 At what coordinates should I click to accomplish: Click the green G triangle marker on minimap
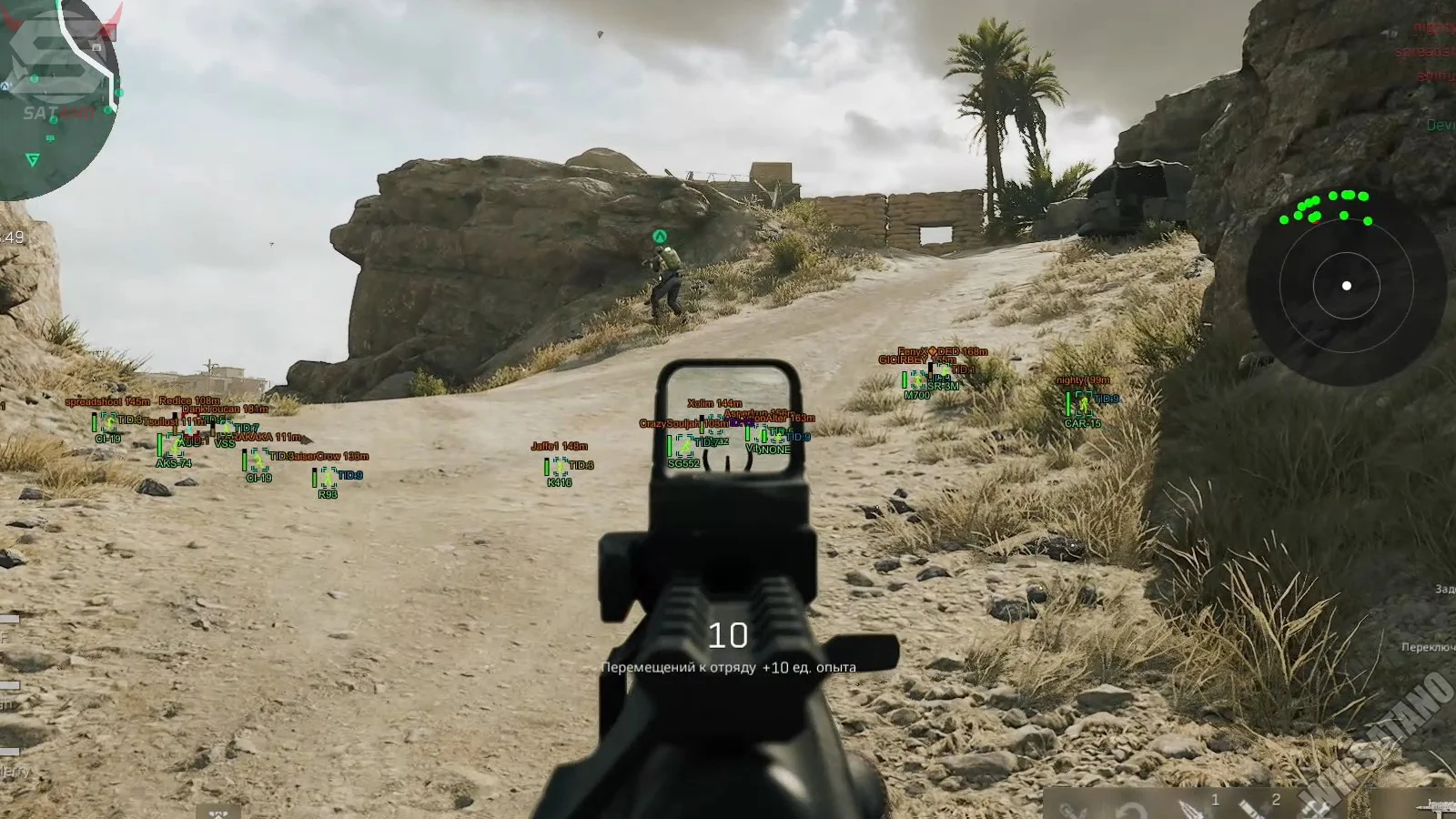click(x=33, y=160)
